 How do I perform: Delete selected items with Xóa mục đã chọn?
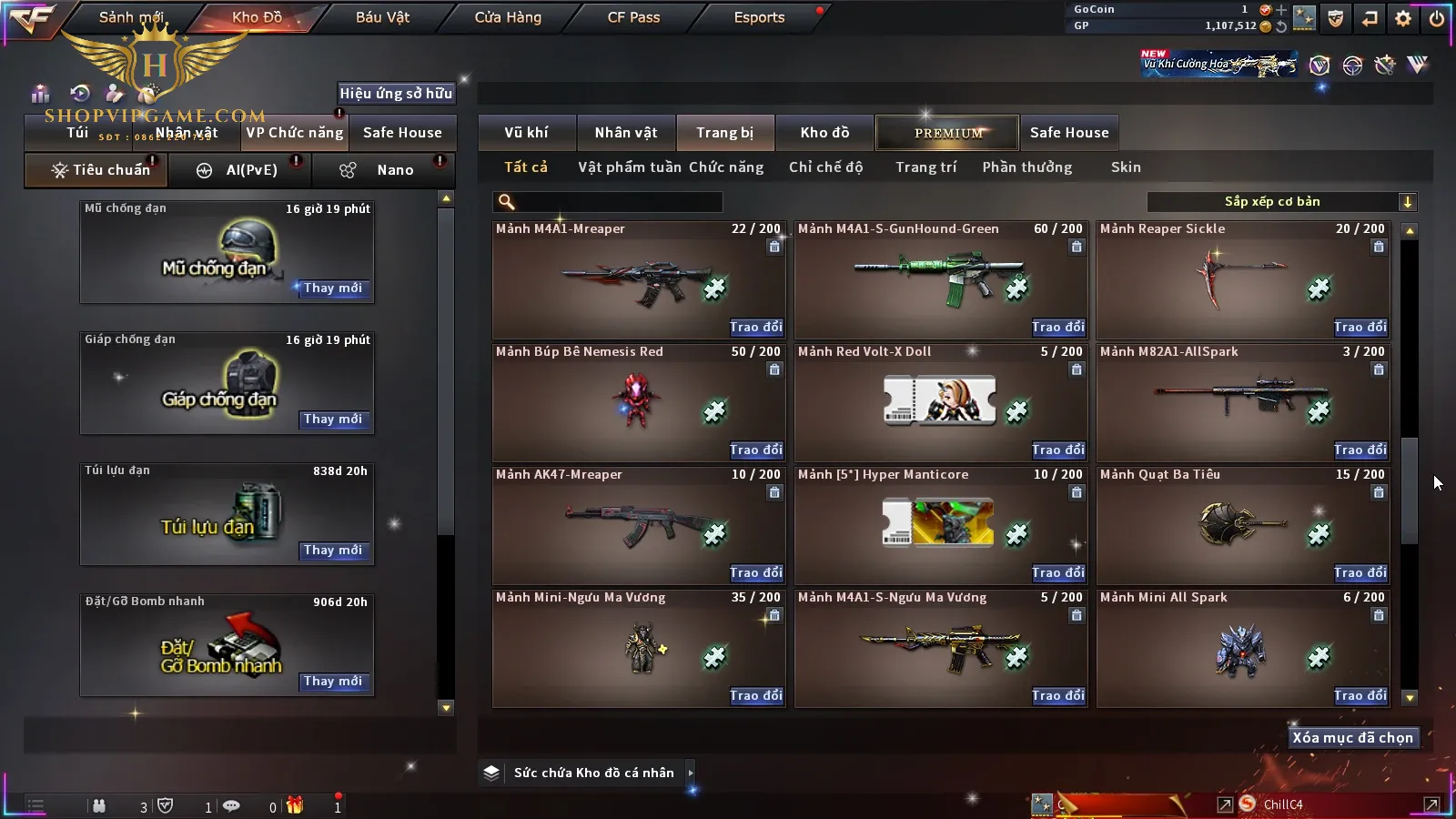1352,738
